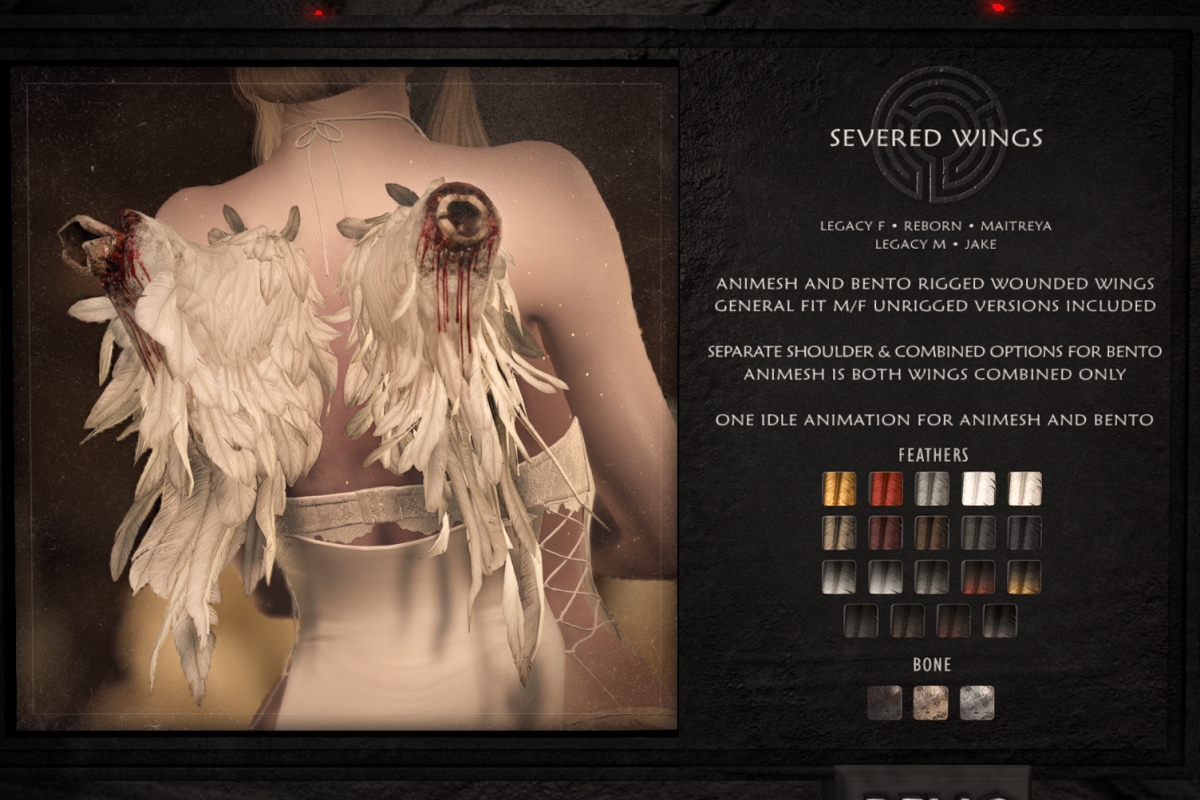1200x800 pixels.
Task: Select the dark maroon feather swatch
Action: (886, 533)
